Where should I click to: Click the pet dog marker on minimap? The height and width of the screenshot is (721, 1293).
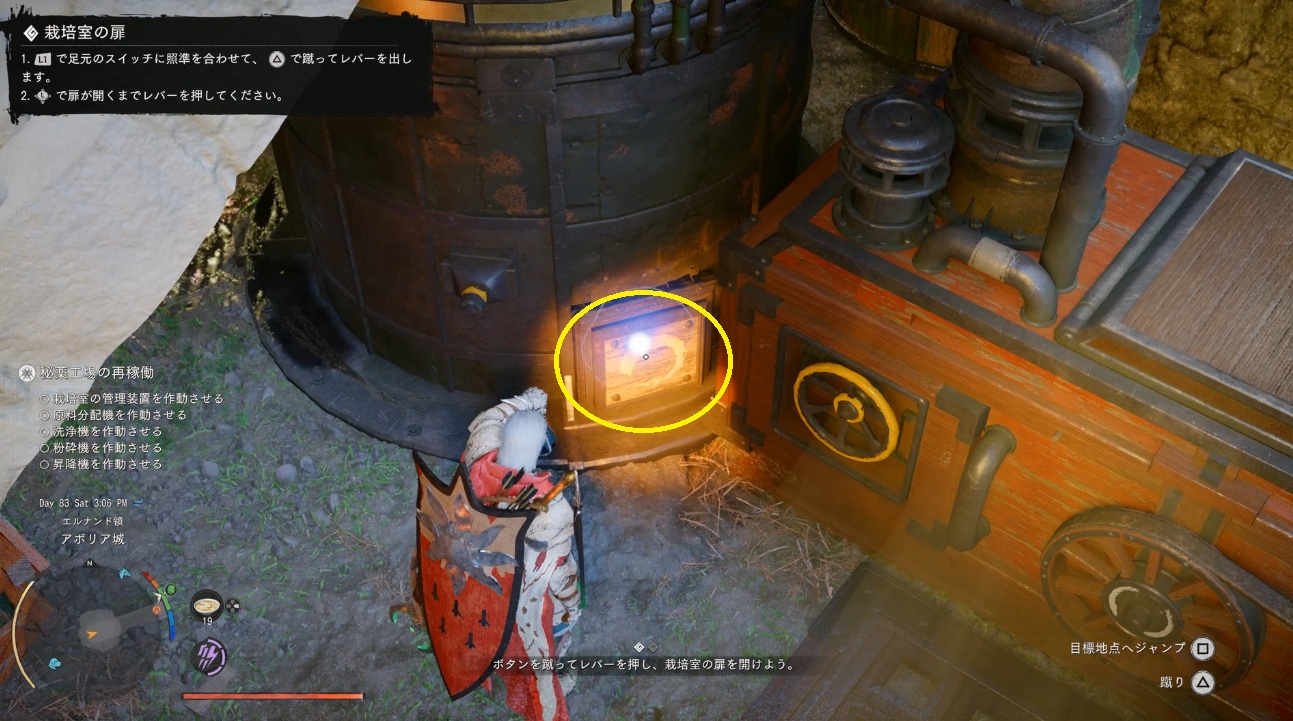[x=56, y=662]
